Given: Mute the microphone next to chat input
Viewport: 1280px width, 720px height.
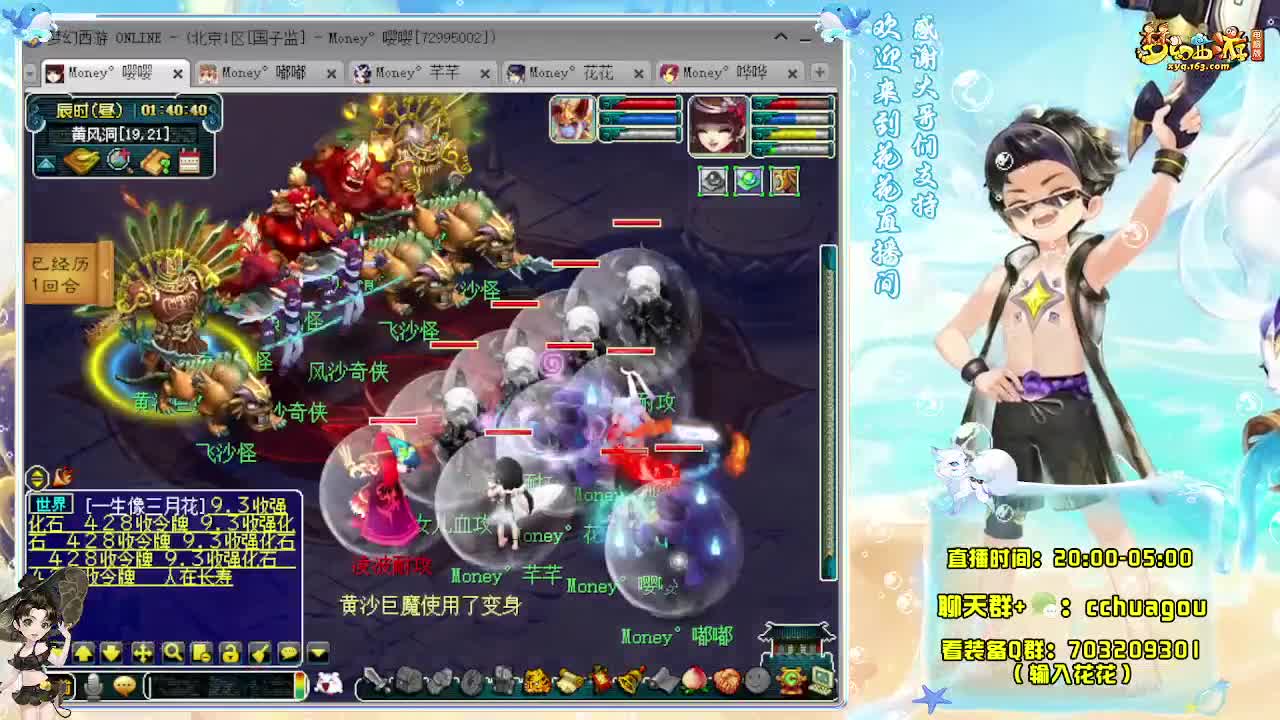Looking at the screenshot, I should click(x=91, y=685).
